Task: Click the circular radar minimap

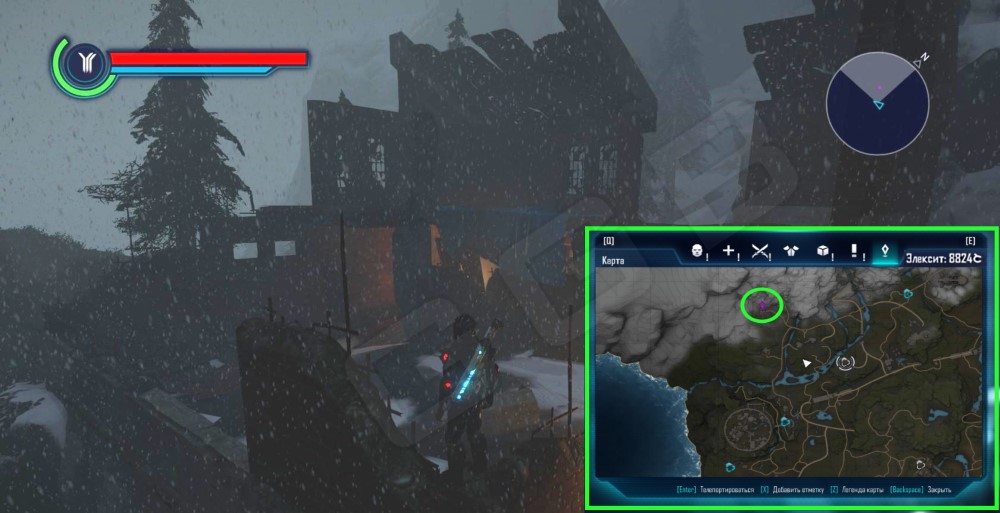Action: (x=878, y=102)
